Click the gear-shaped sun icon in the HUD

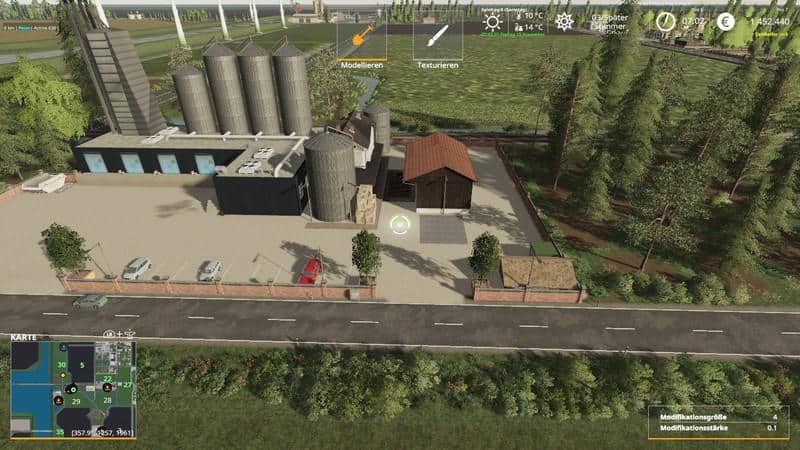[564, 21]
